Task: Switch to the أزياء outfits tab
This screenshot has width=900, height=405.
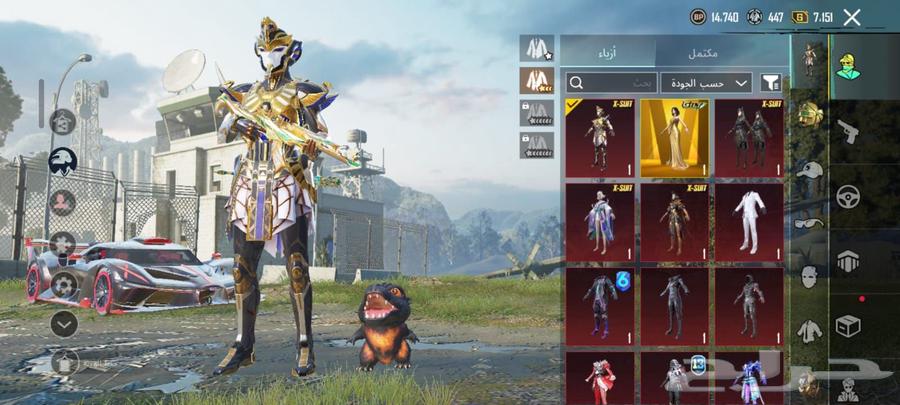Action: (x=607, y=52)
